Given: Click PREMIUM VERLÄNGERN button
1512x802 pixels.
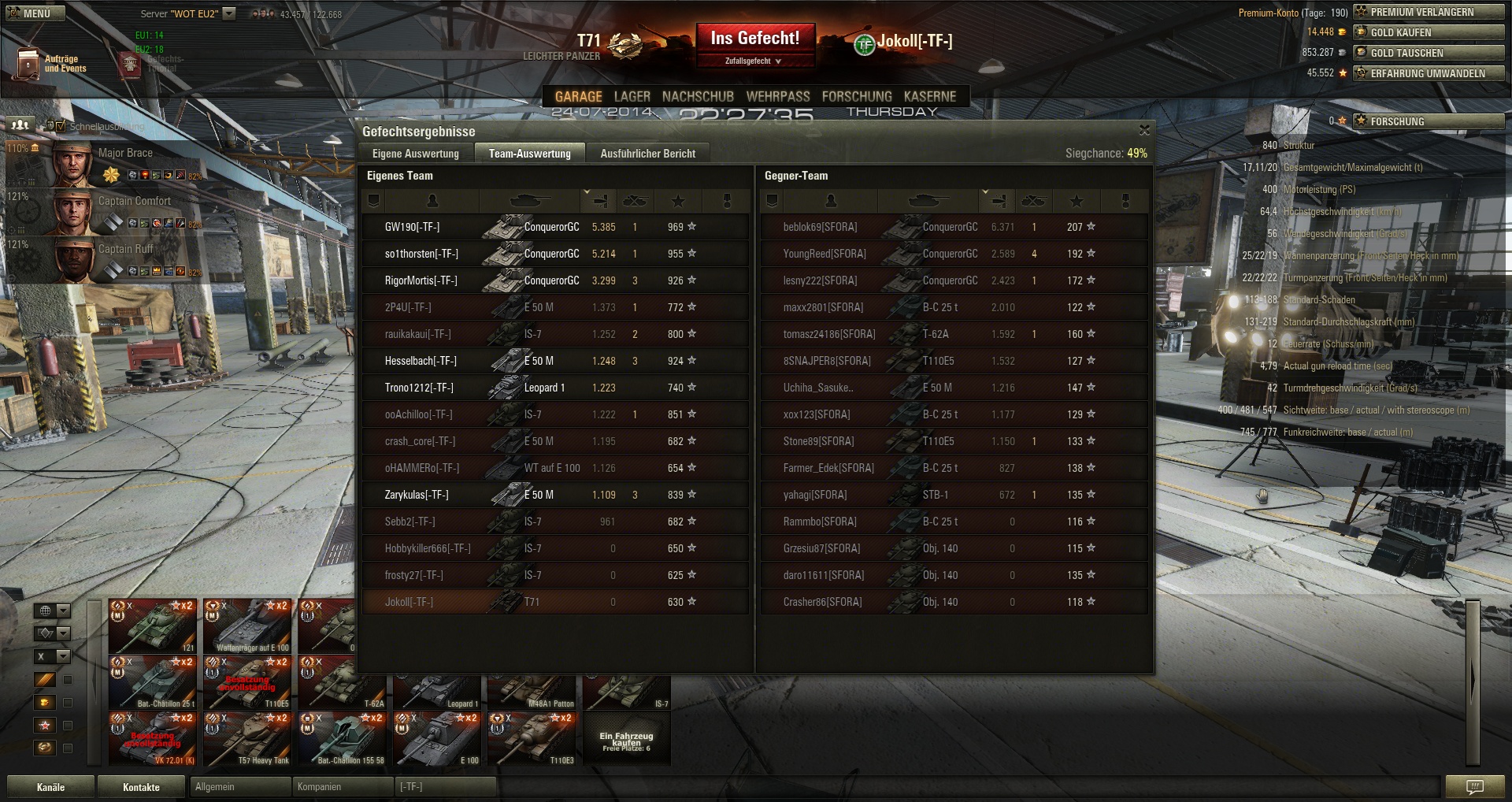Looking at the screenshot, I should pos(1429,12).
